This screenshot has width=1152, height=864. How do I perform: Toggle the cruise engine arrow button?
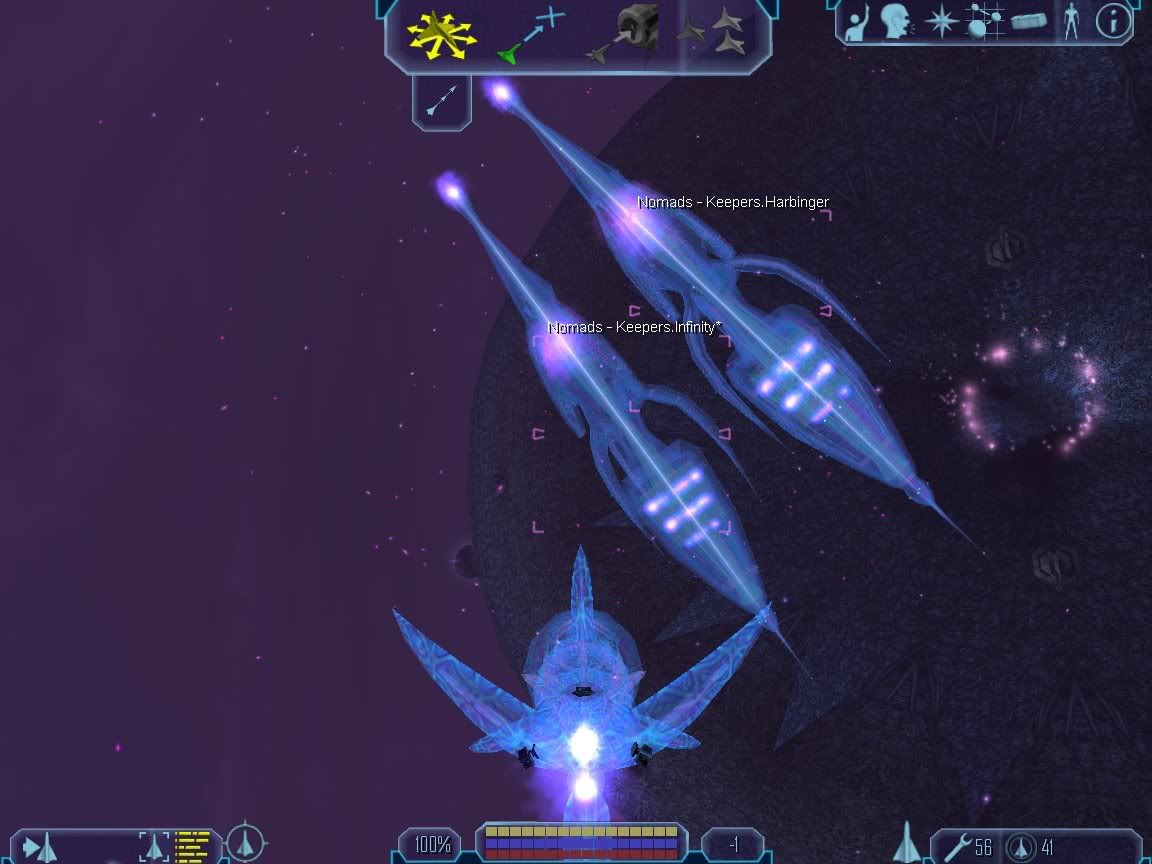pyautogui.click(x=441, y=100)
